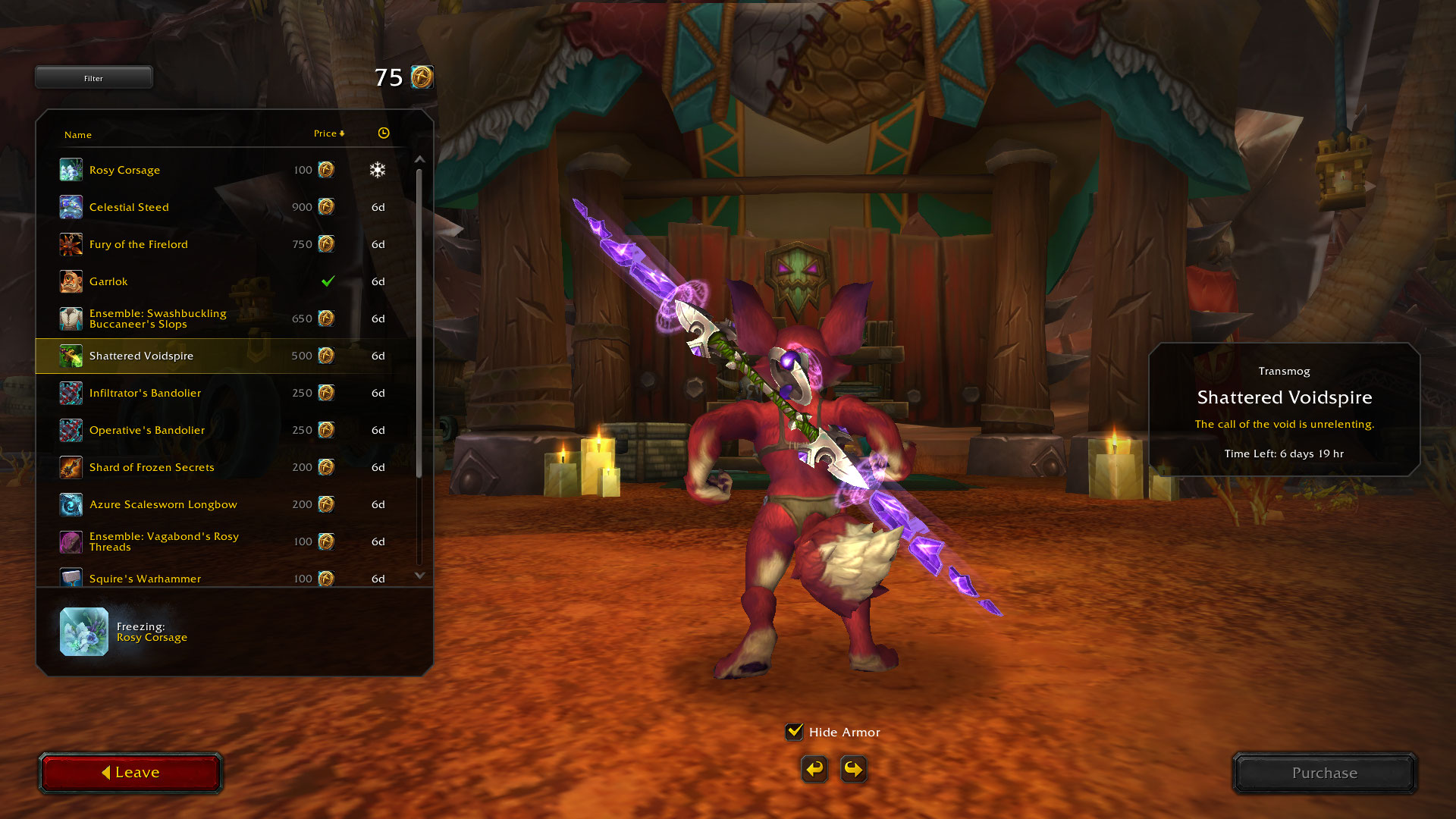Choose the Celestial Steed mount
Image resolution: width=1456 pixels, height=819 pixels.
click(129, 207)
